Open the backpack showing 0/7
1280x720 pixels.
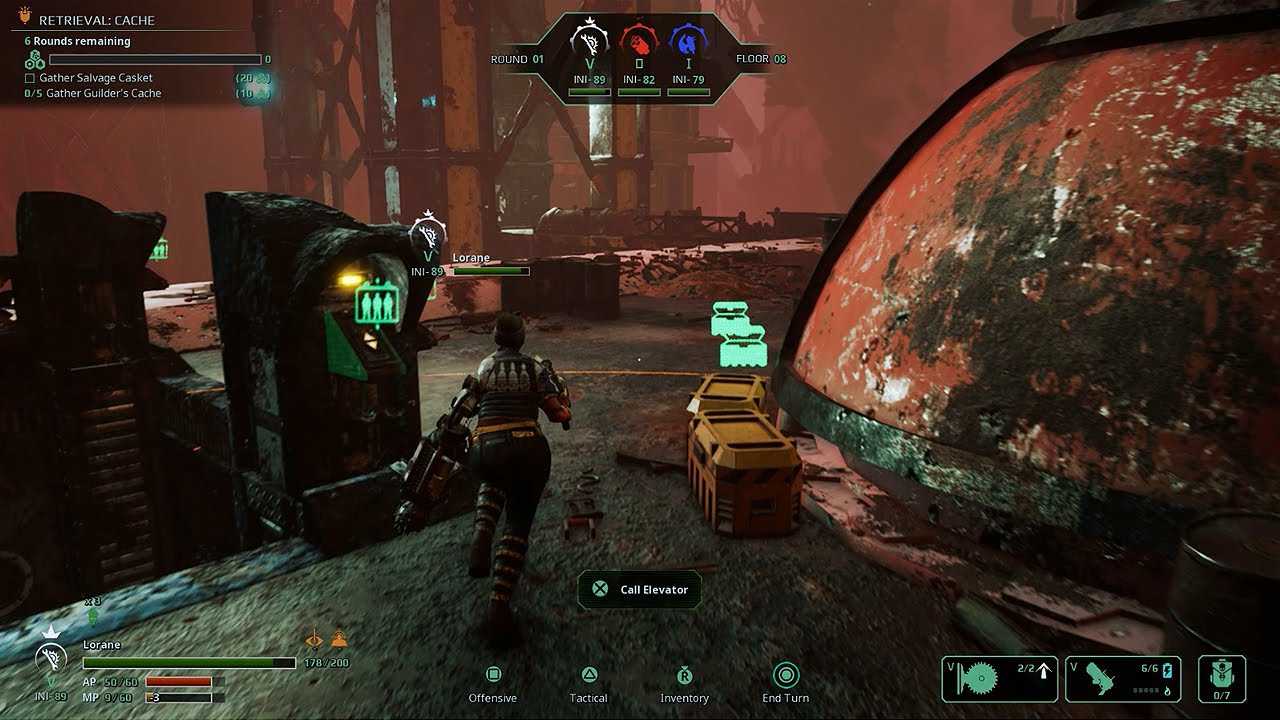(1221, 679)
